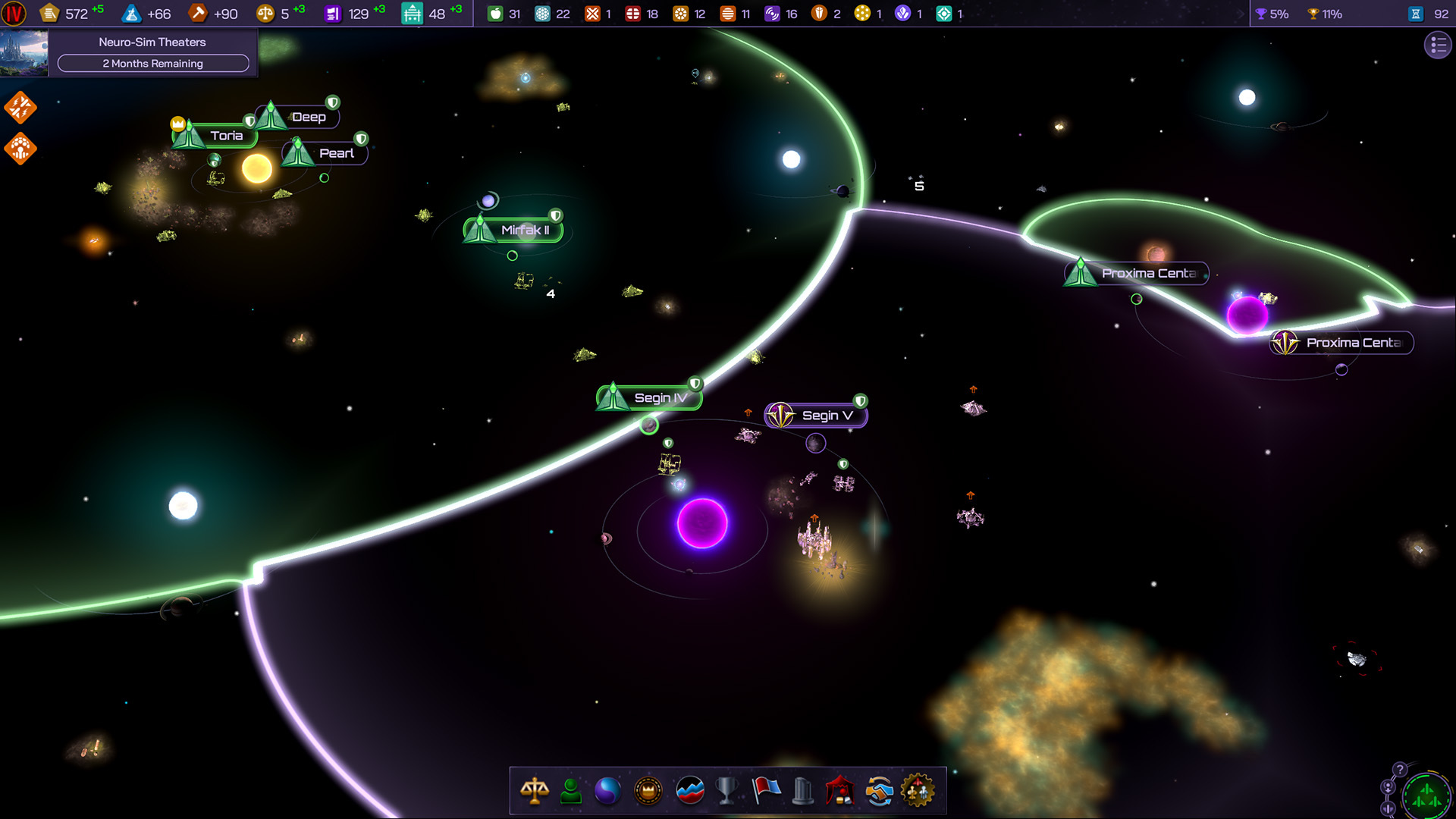
Task: Select the Segin IV planet label
Action: coord(659,398)
